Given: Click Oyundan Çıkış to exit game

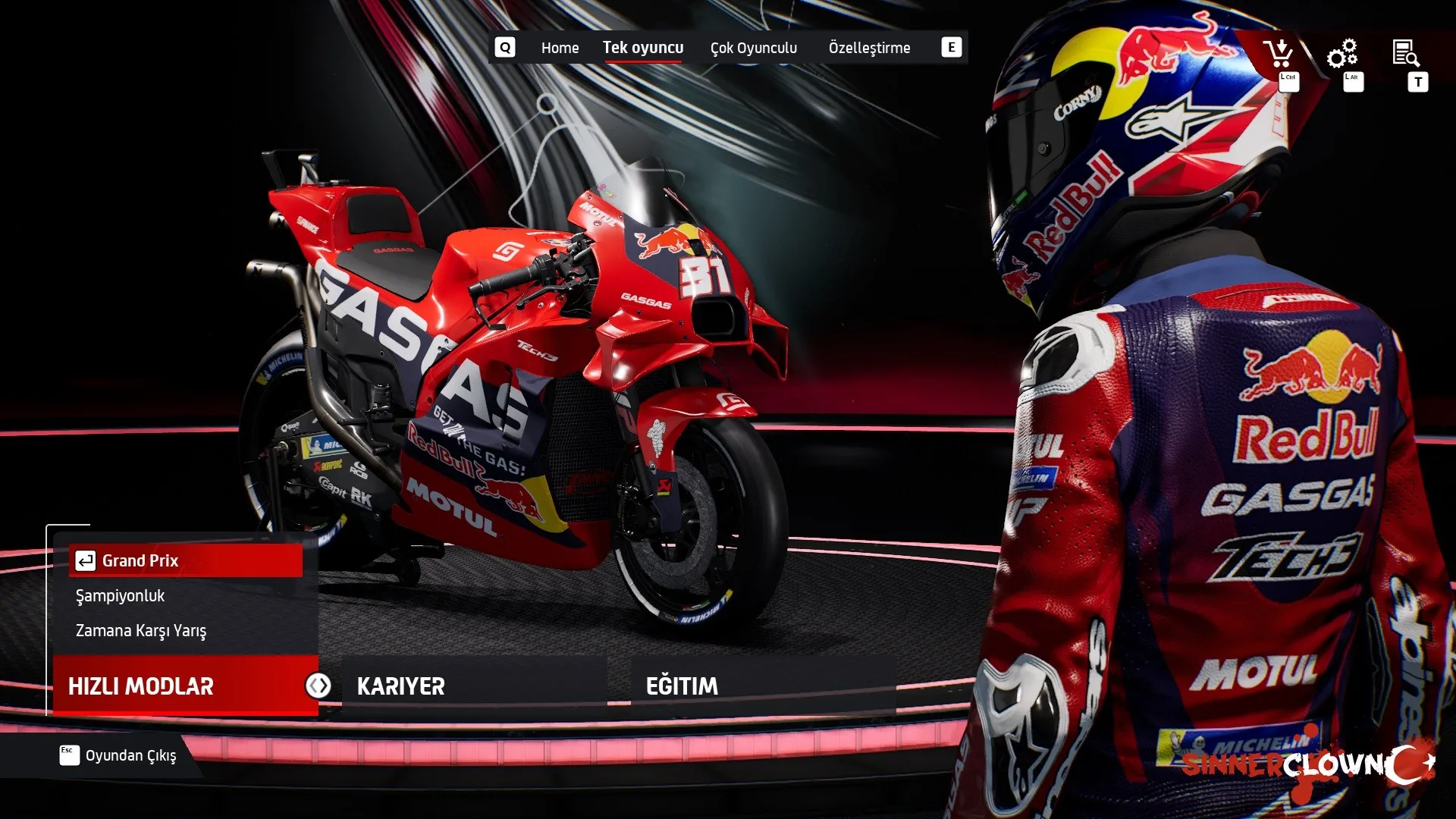Looking at the screenshot, I should point(130,755).
